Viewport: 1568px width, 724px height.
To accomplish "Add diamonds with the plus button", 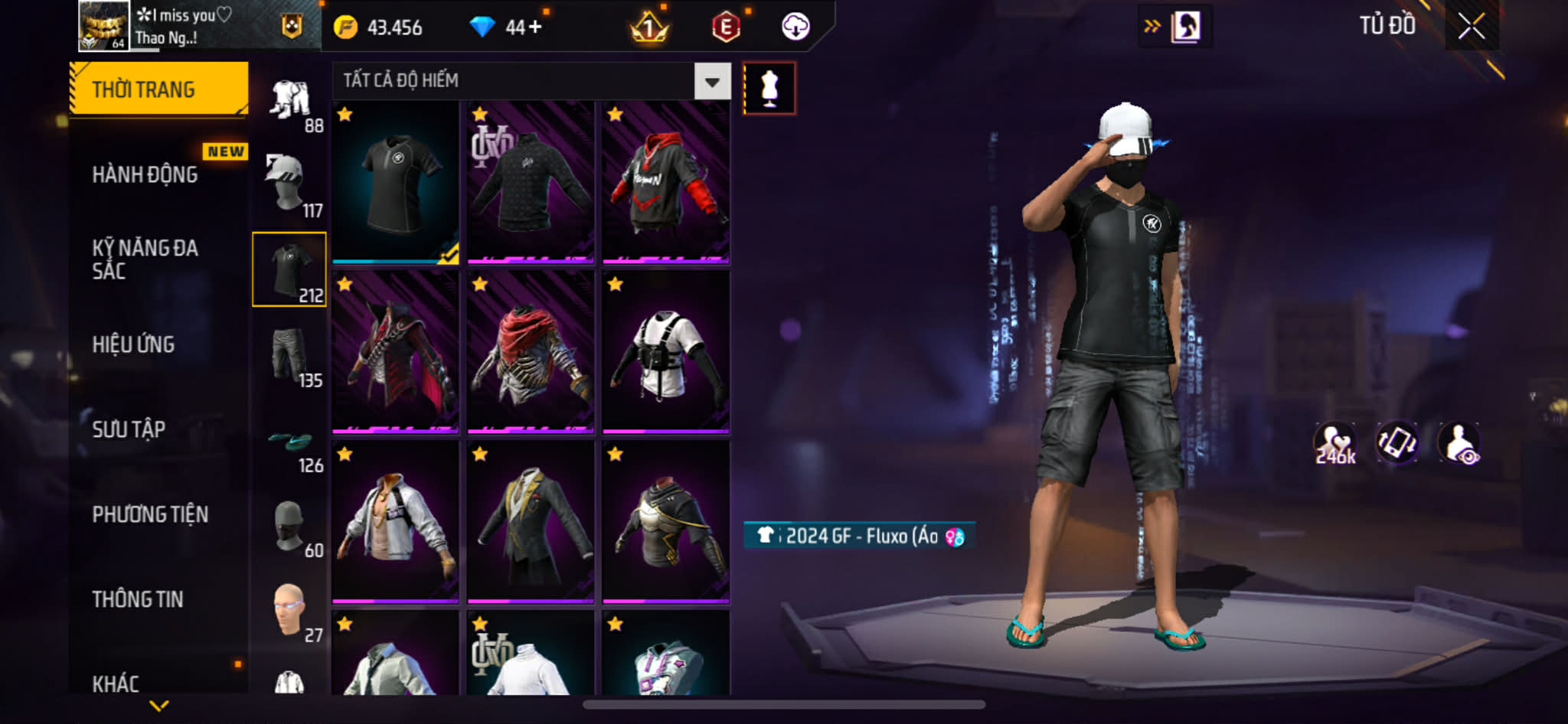I will pos(534,28).
